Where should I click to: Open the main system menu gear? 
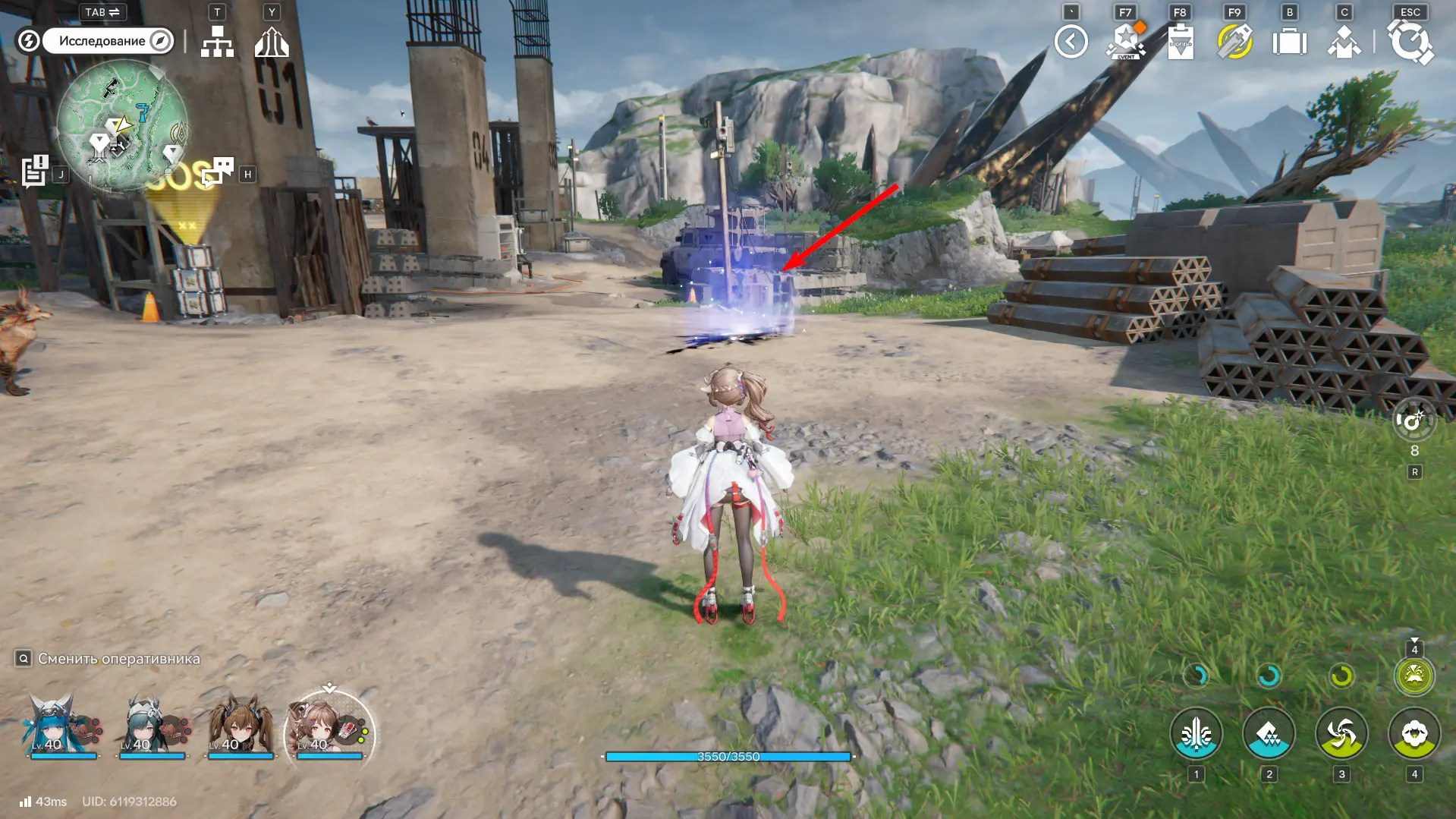[x=1410, y=42]
